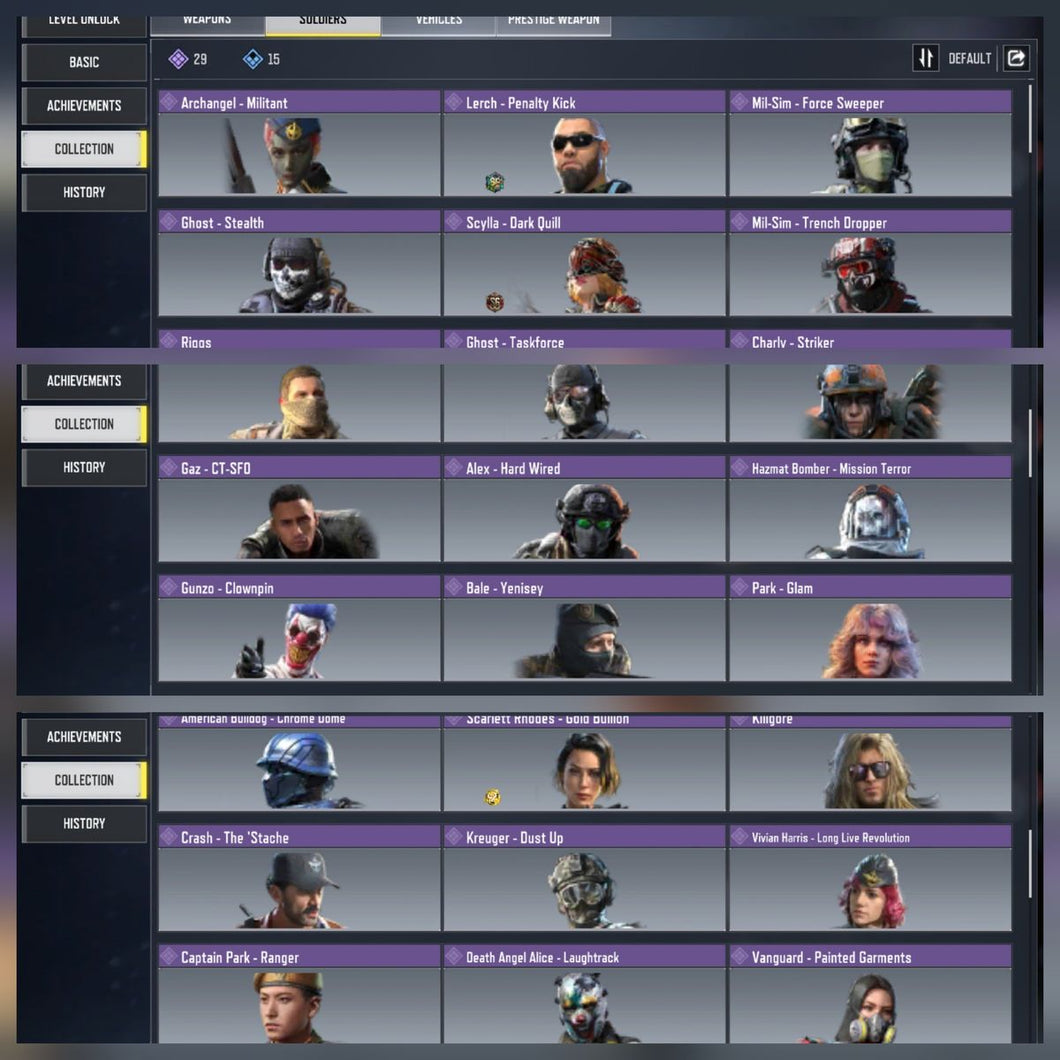Switch to the Weapons tab
Viewport: 1060px width, 1060px height.
pyautogui.click(x=207, y=21)
